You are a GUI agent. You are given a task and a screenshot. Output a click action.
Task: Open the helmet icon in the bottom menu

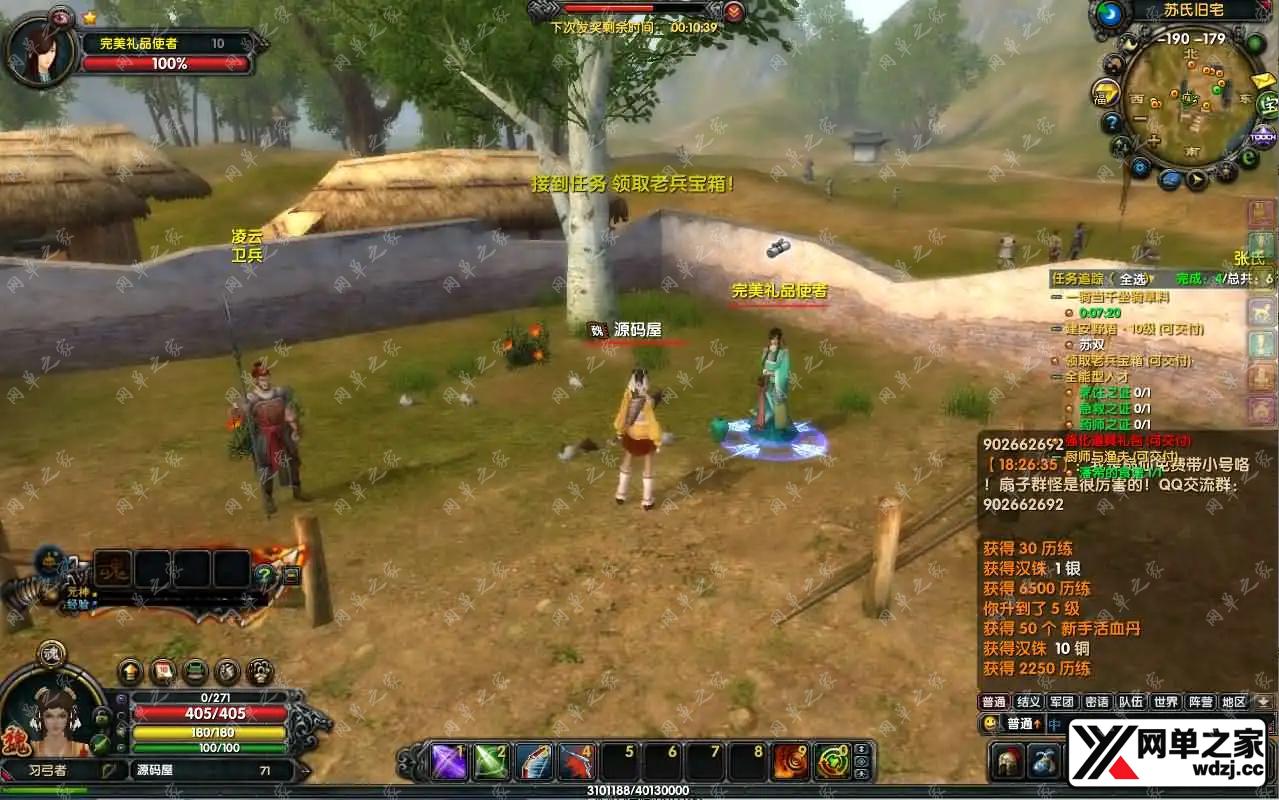pyautogui.click(x=1008, y=762)
